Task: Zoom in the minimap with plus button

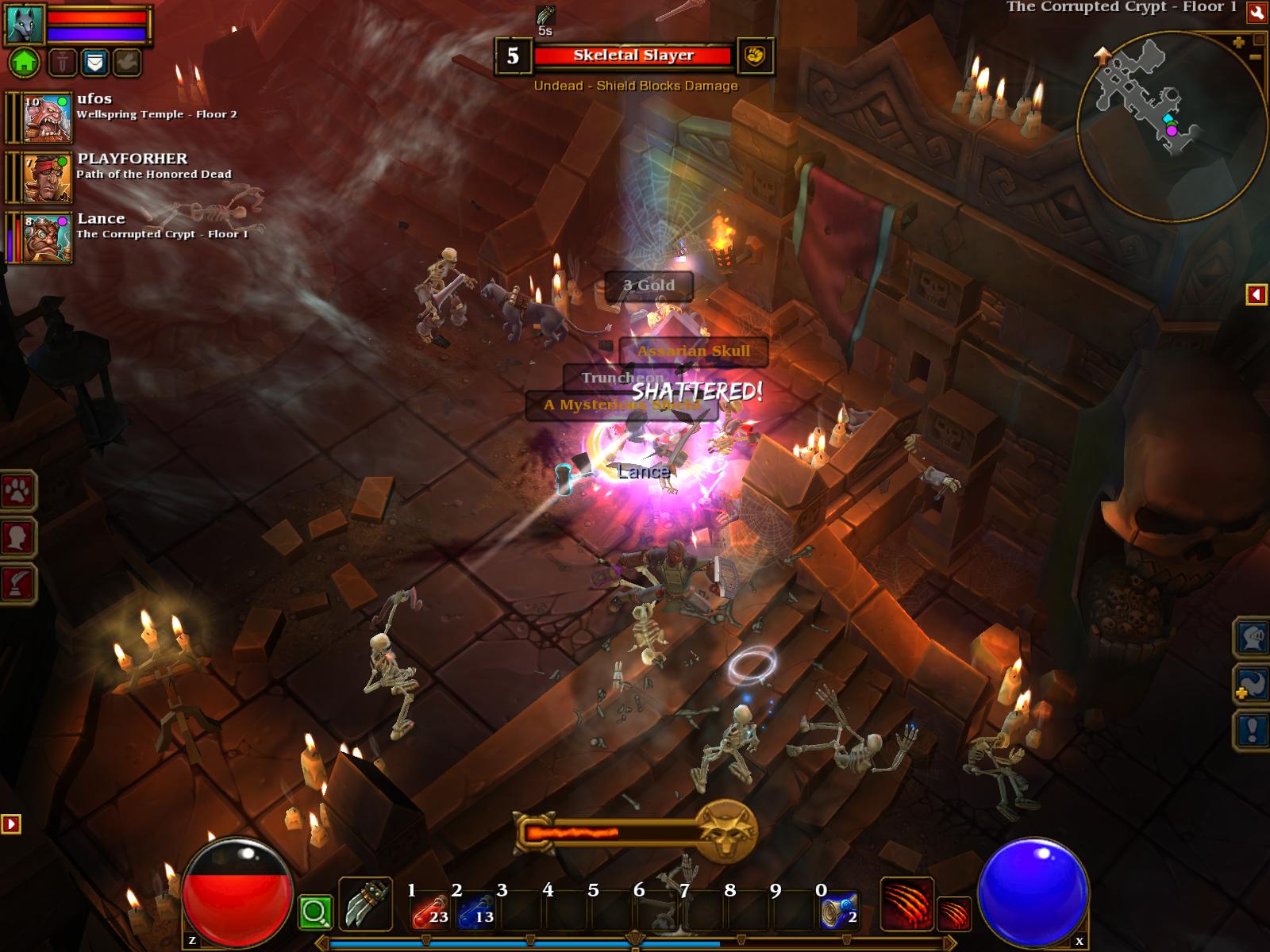Action: pyautogui.click(x=1238, y=43)
